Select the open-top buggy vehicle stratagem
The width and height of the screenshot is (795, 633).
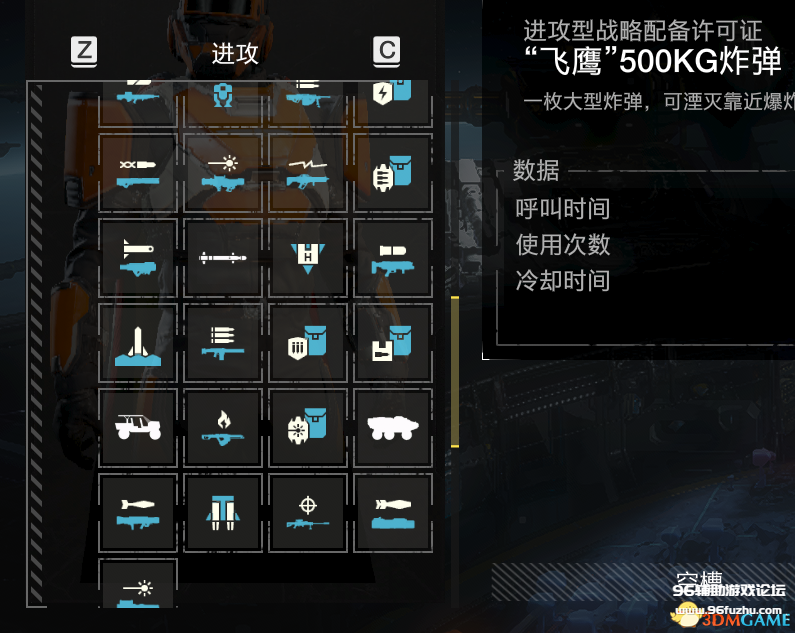click(x=138, y=427)
